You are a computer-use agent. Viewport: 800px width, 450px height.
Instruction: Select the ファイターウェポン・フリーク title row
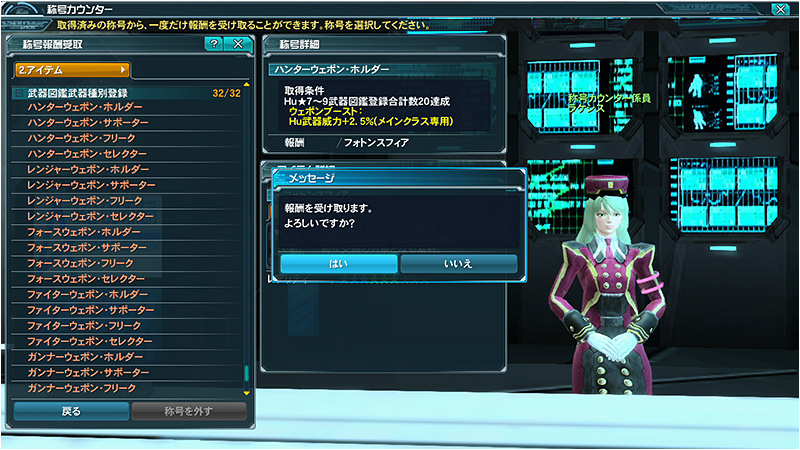coord(88,325)
